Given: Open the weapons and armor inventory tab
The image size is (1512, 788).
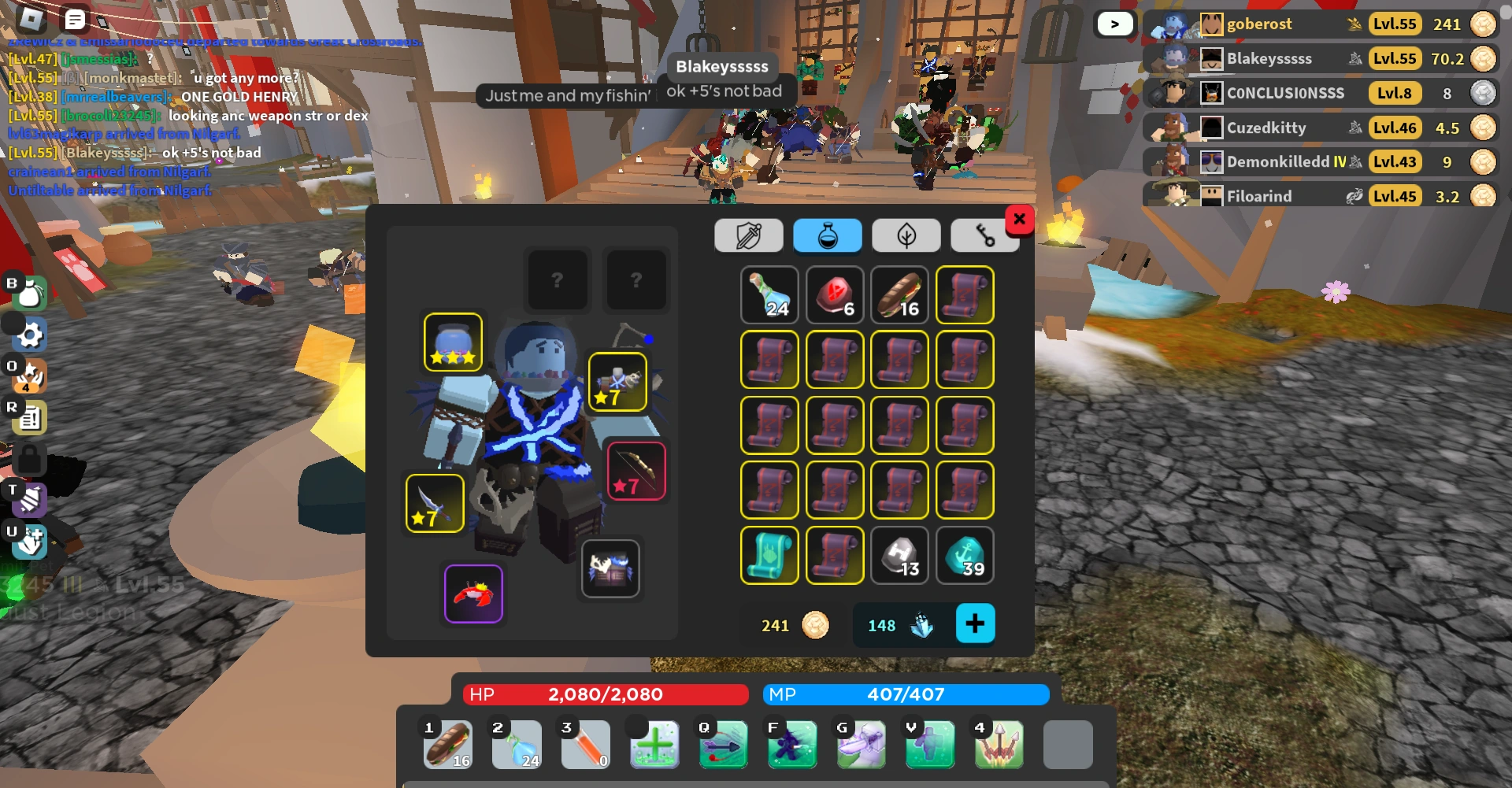Looking at the screenshot, I should 748,235.
